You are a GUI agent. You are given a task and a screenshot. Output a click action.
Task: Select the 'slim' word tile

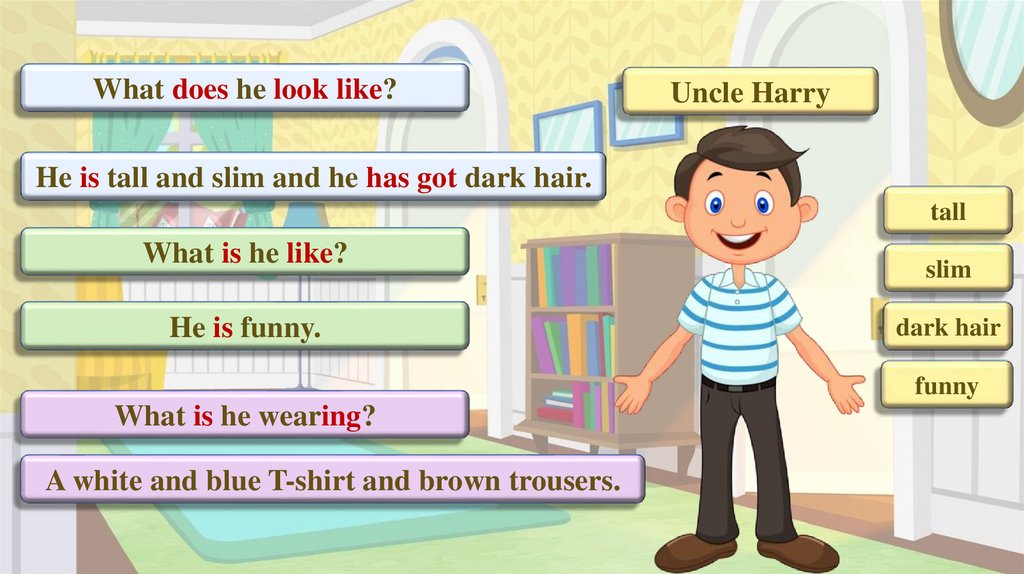point(947,269)
